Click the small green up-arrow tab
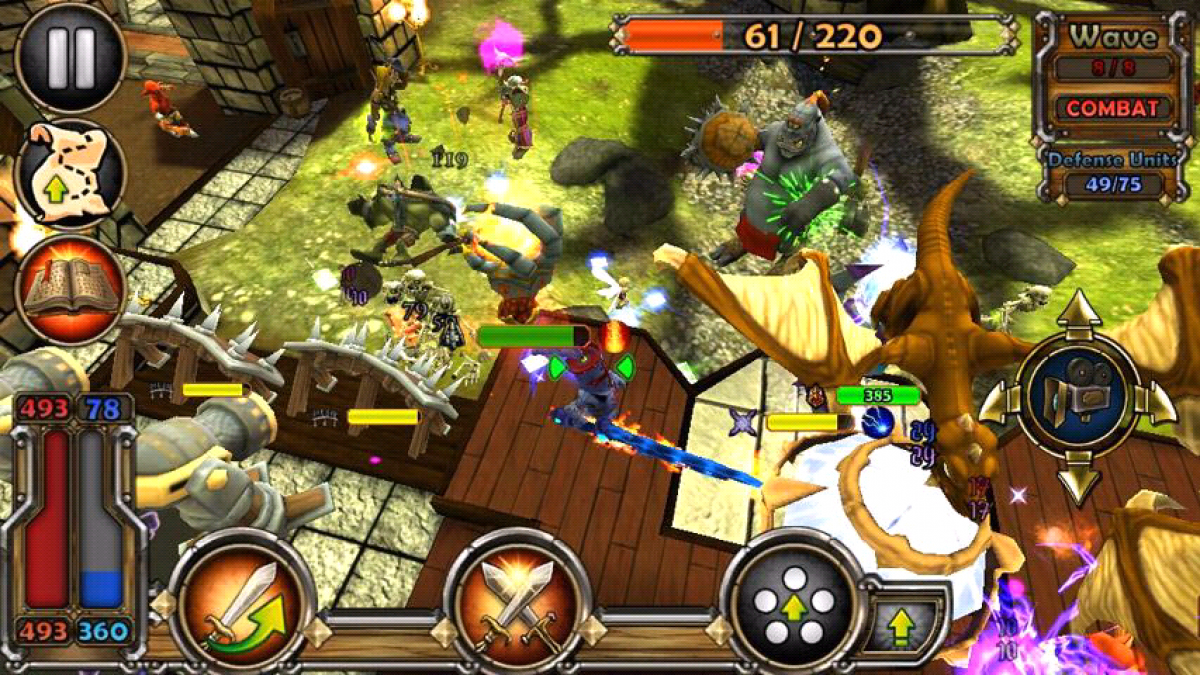This screenshot has width=1200, height=675. click(x=903, y=627)
